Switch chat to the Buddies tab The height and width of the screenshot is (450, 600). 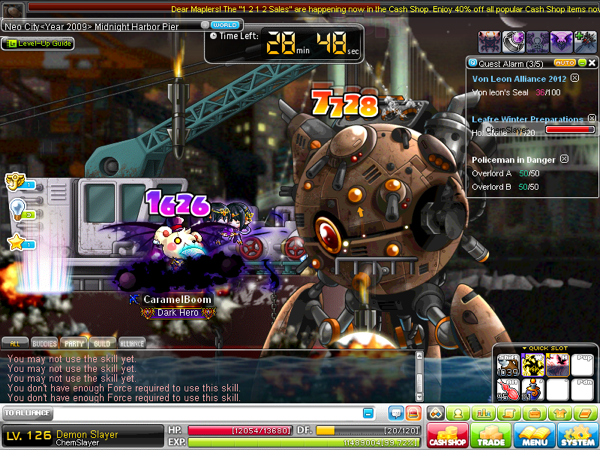click(44, 342)
